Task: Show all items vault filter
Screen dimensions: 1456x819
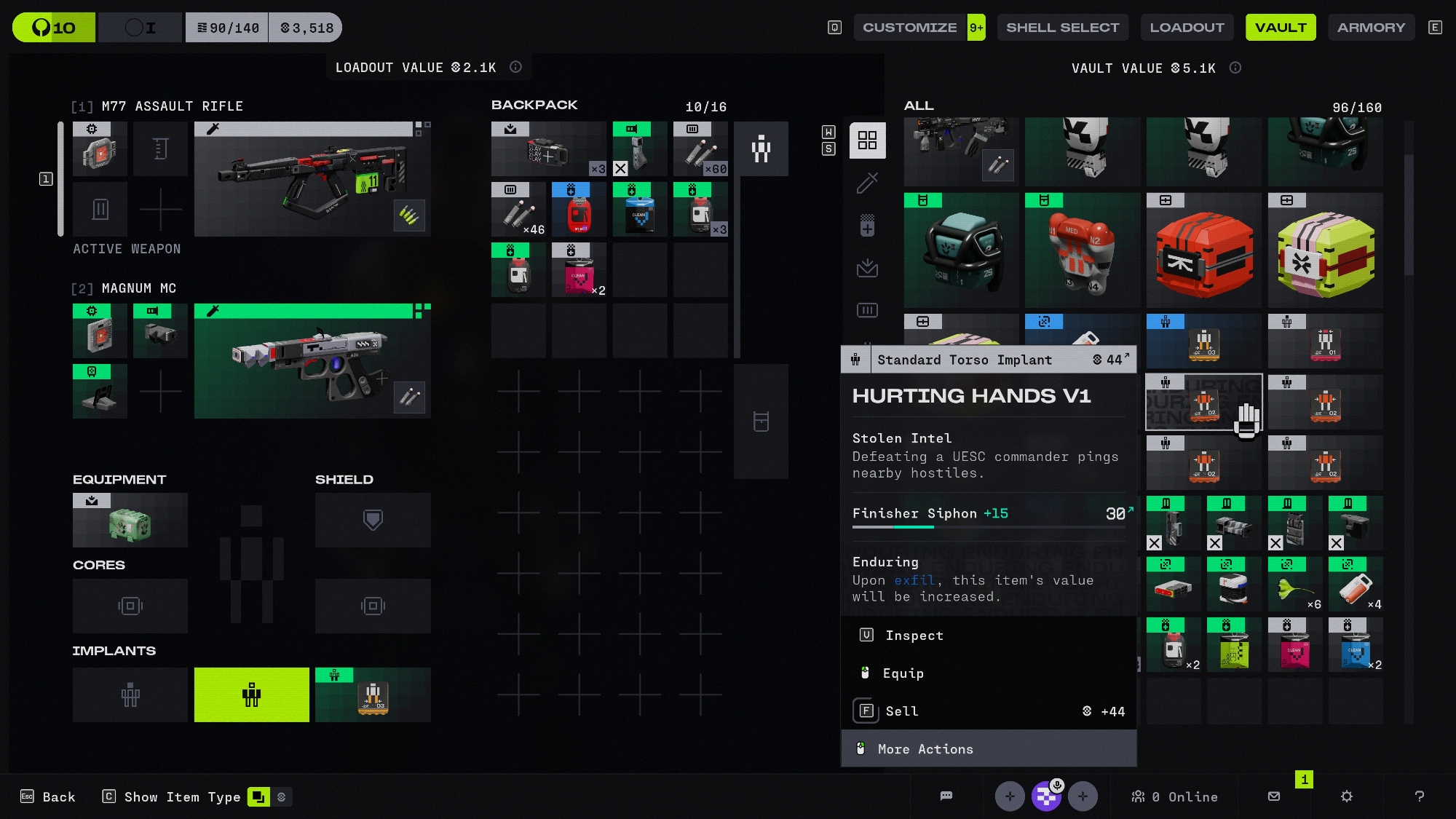Action: pos(867,141)
